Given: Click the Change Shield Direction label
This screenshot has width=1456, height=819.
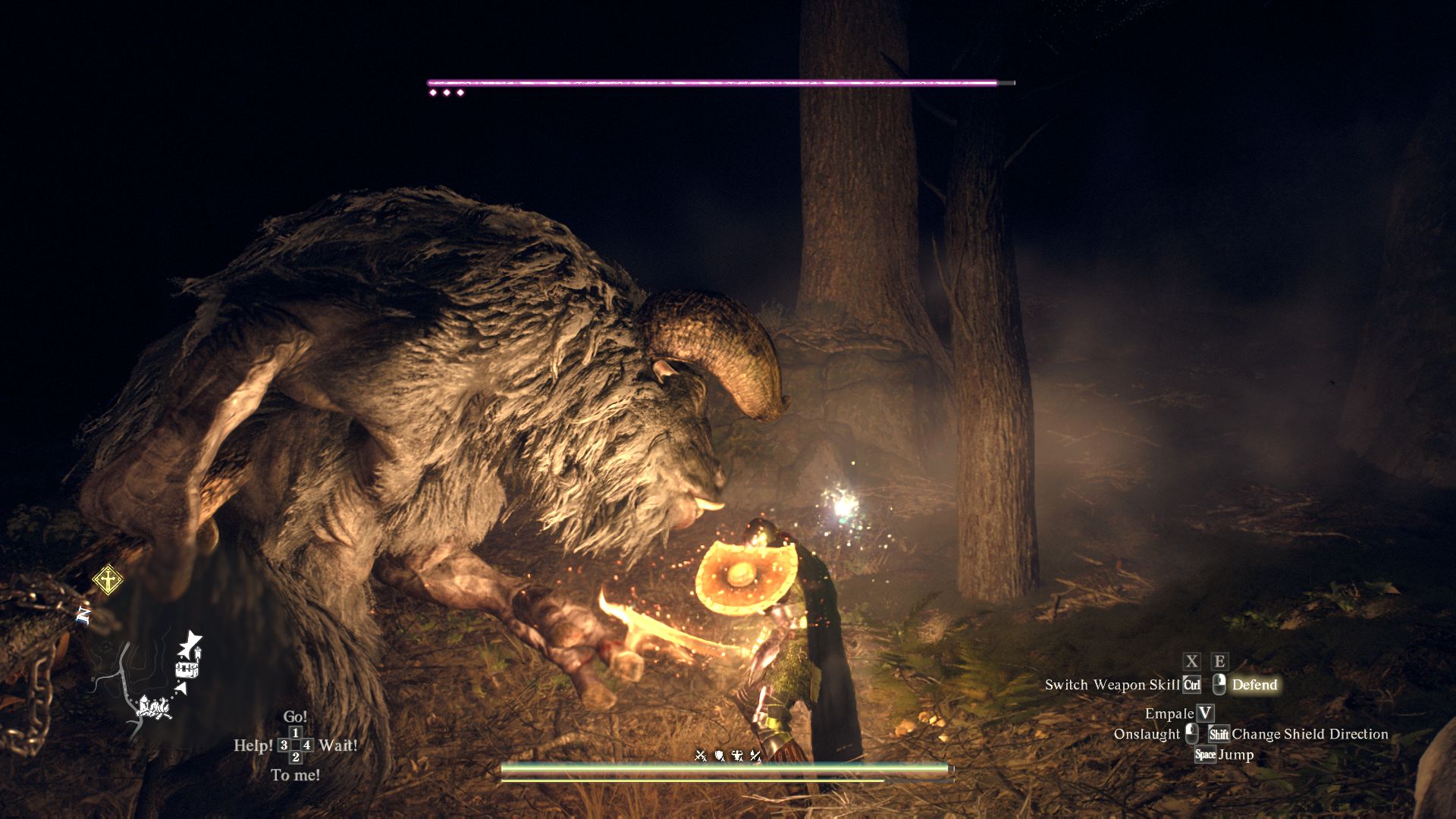Looking at the screenshot, I should pos(1310,734).
